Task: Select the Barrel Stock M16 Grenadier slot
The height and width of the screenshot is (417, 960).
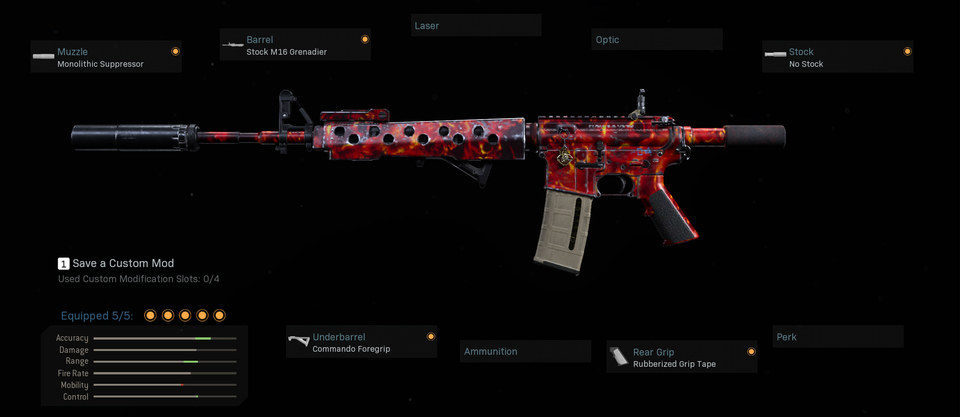Action: click(295, 45)
